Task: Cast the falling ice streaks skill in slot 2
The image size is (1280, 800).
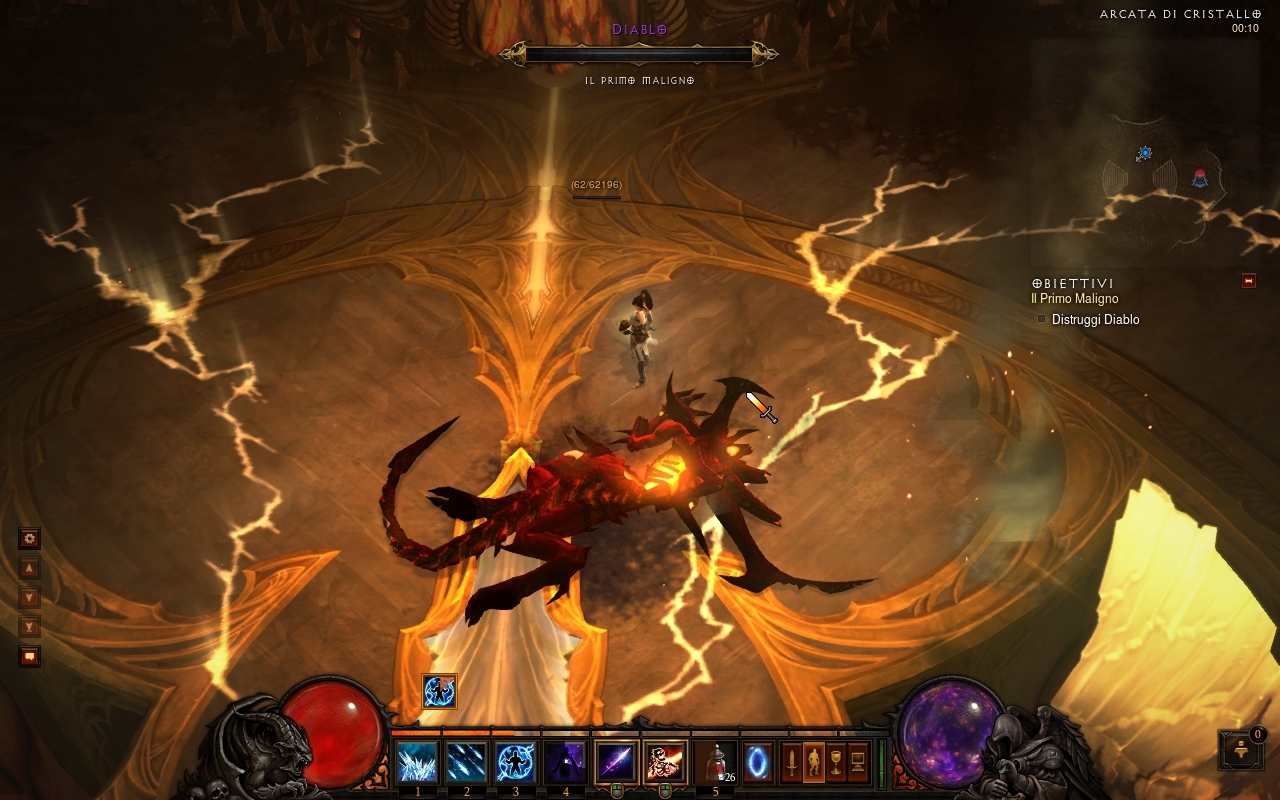Action: (466, 763)
